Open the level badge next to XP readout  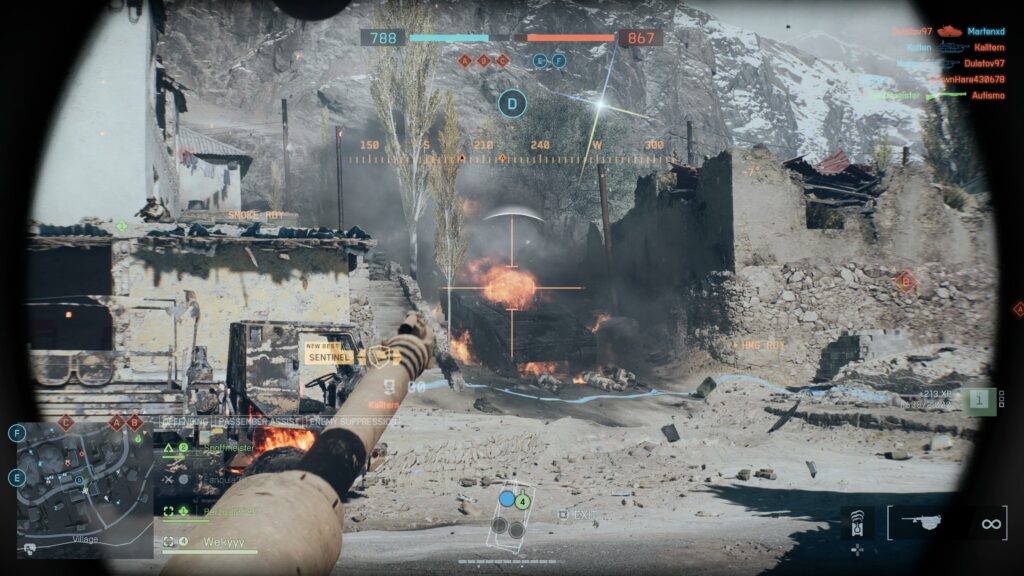tap(980, 400)
